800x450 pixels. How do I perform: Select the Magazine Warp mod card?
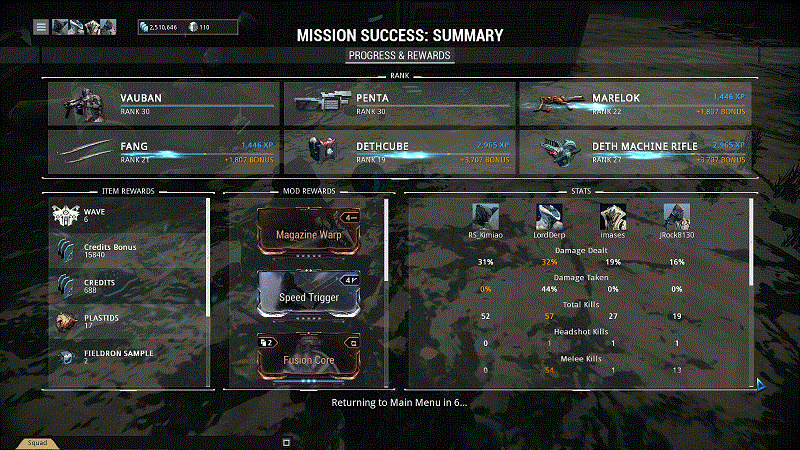(308, 233)
